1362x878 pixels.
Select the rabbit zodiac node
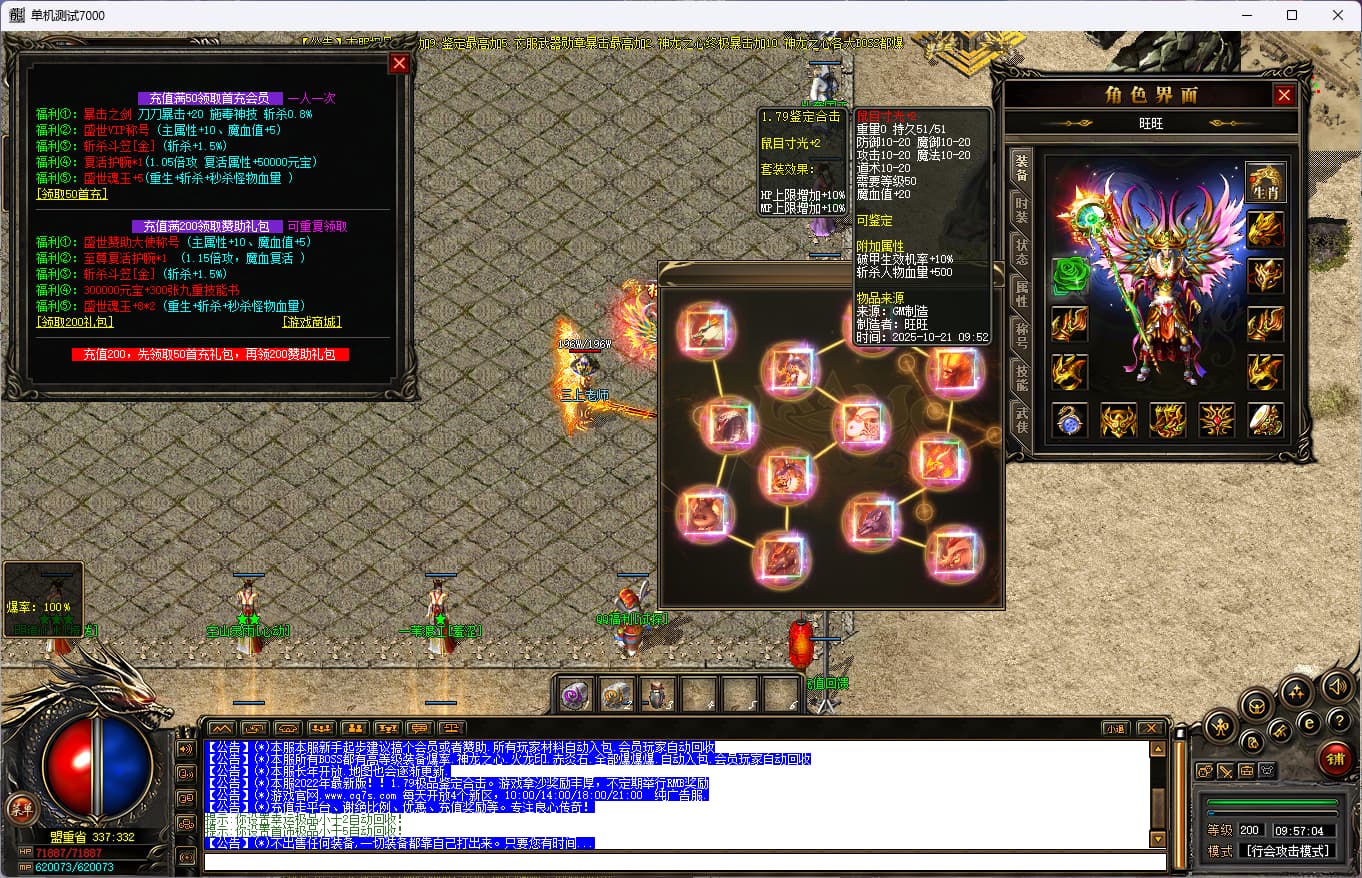coord(861,421)
